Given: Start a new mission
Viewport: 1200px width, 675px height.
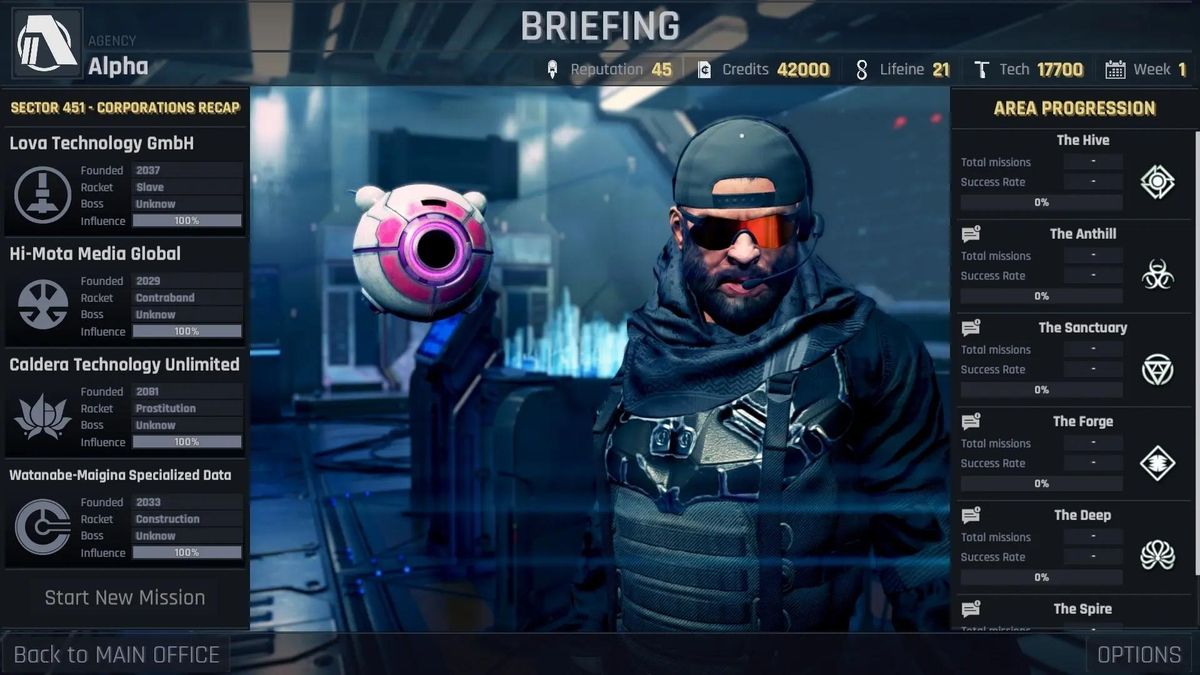Looking at the screenshot, I should 125,598.
